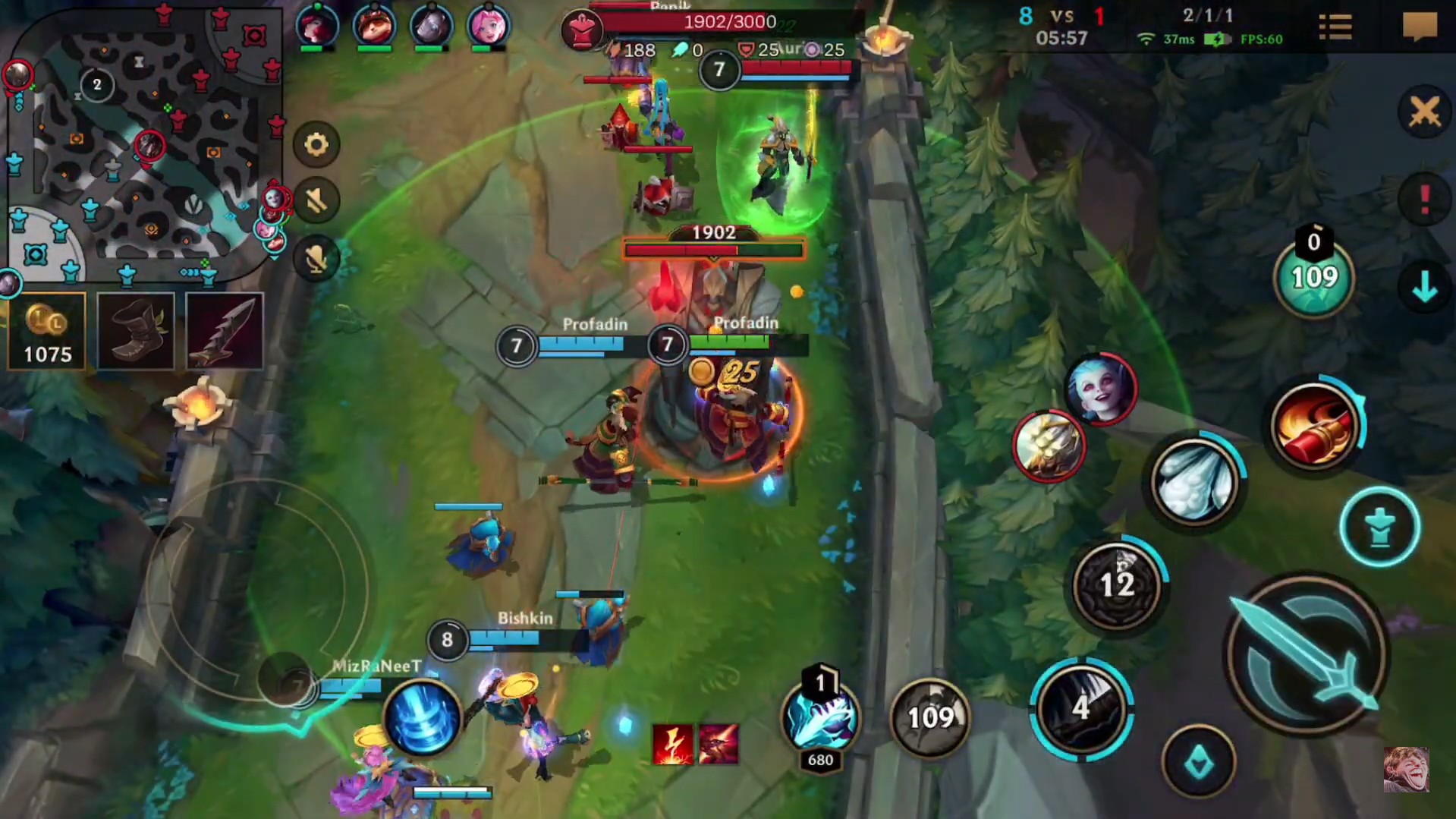Screen dimensions: 1456x819
Task: Use the summoner spell with 12 cooldown
Action: [x=1115, y=583]
